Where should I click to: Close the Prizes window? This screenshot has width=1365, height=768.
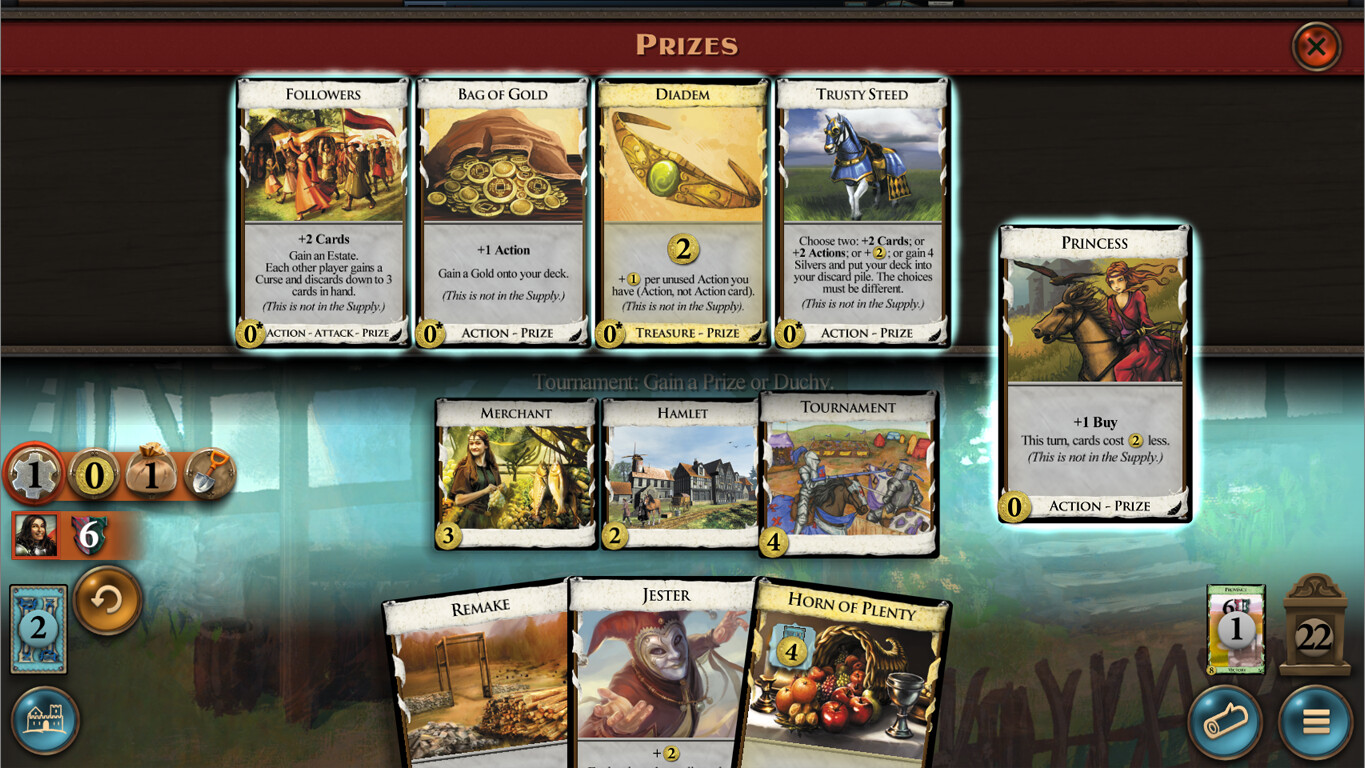(1318, 47)
